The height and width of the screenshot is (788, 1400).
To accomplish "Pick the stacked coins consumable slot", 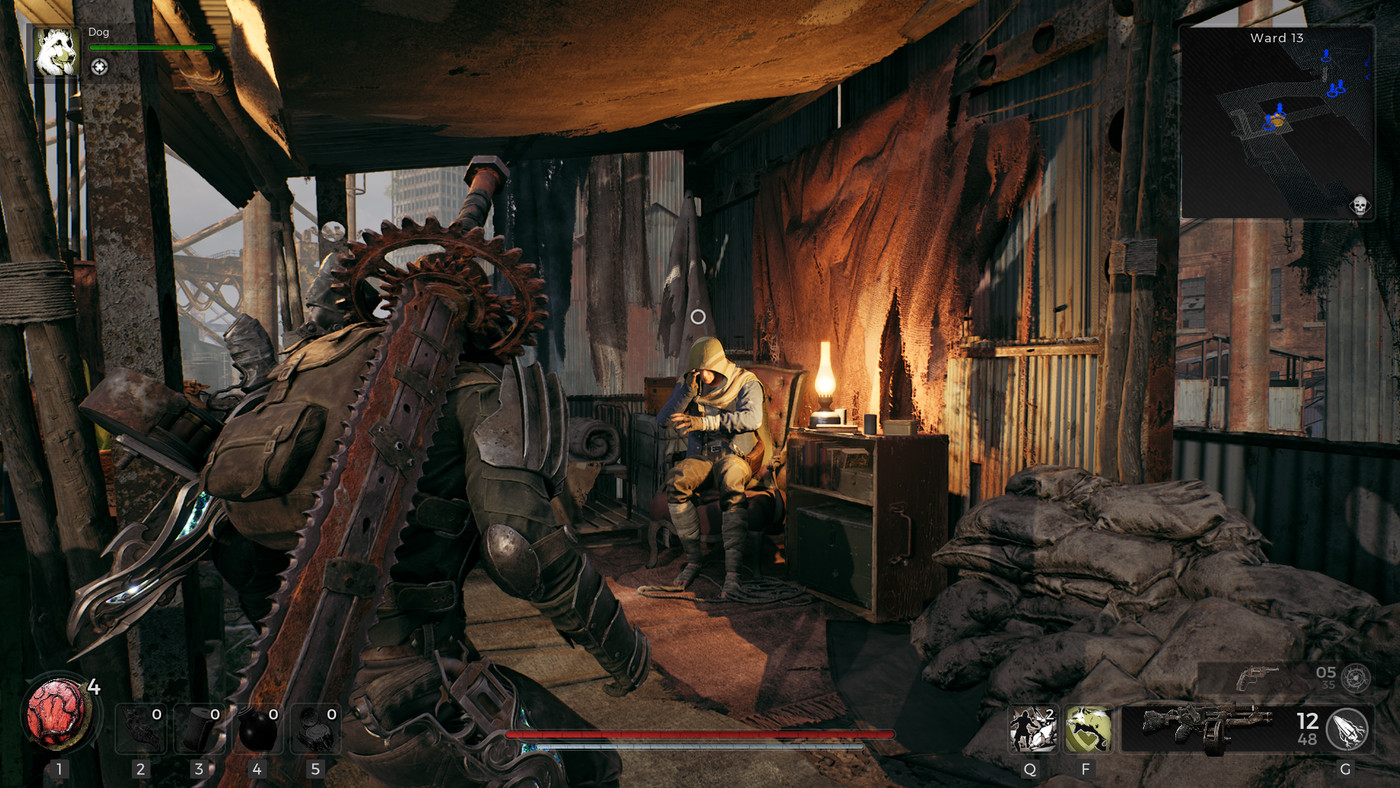I will (x=316, y=729).
